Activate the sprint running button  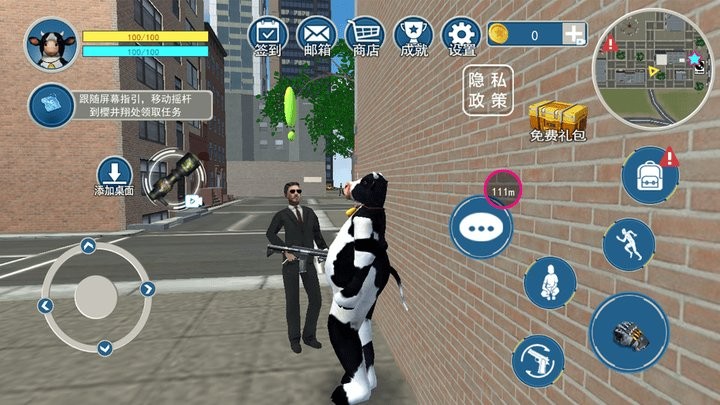coord(628,244)
